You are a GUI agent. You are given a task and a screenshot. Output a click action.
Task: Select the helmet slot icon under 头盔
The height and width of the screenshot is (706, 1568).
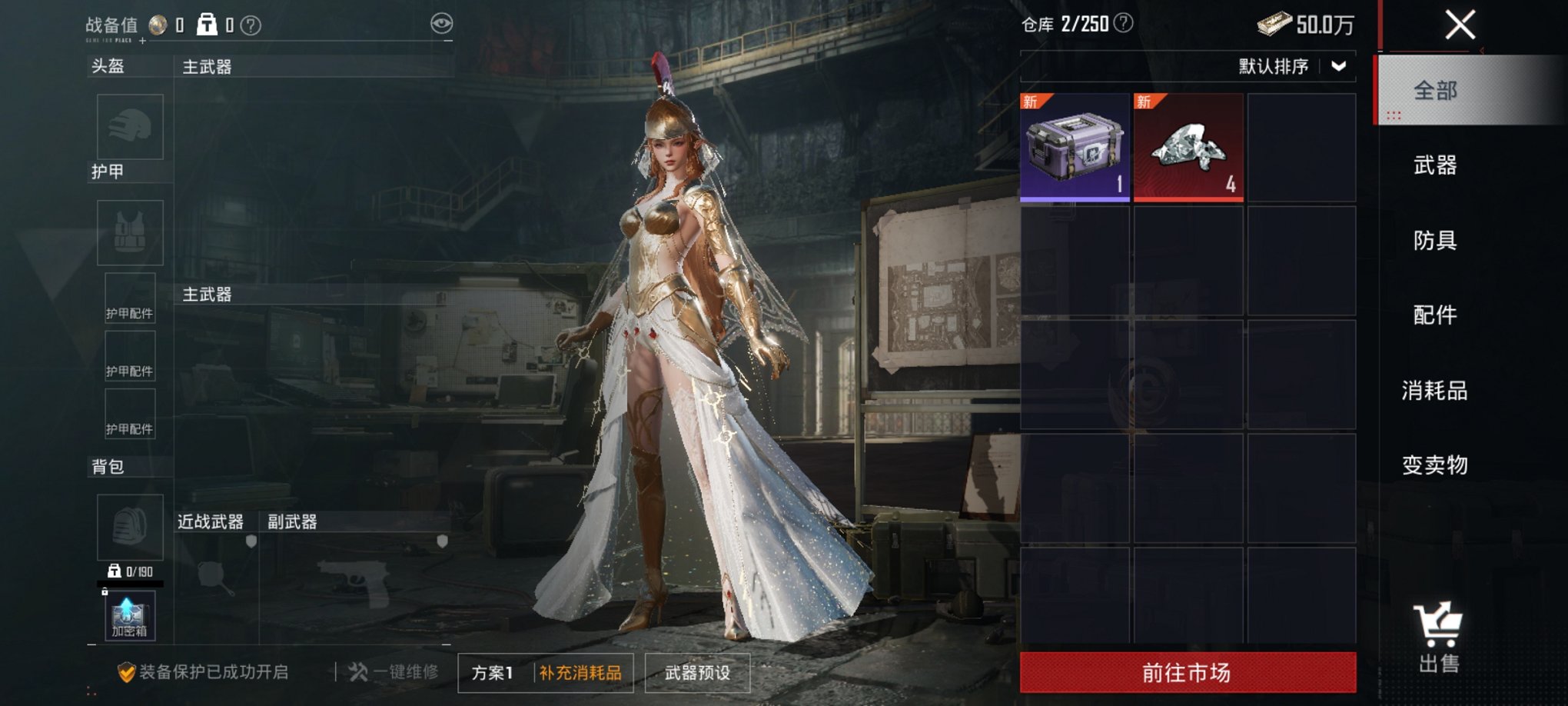pyautogui.click(x=129, y=128)
